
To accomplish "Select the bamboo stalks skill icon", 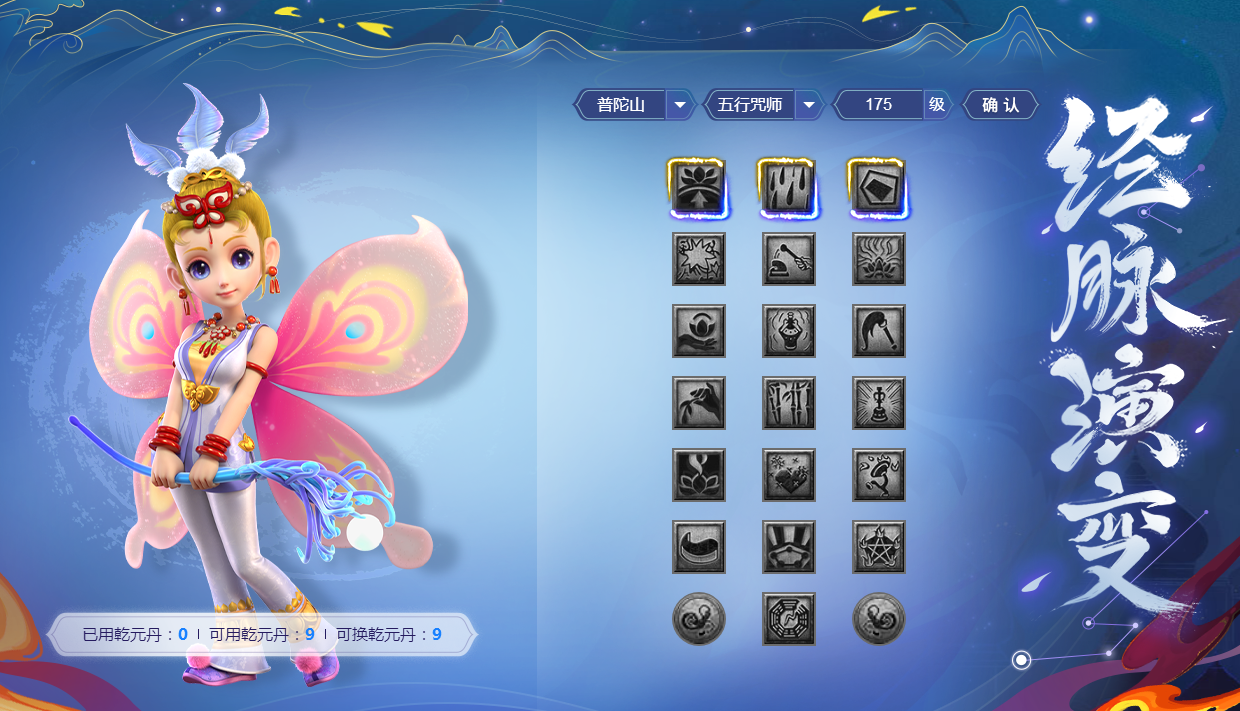I will tap(788, 403).
